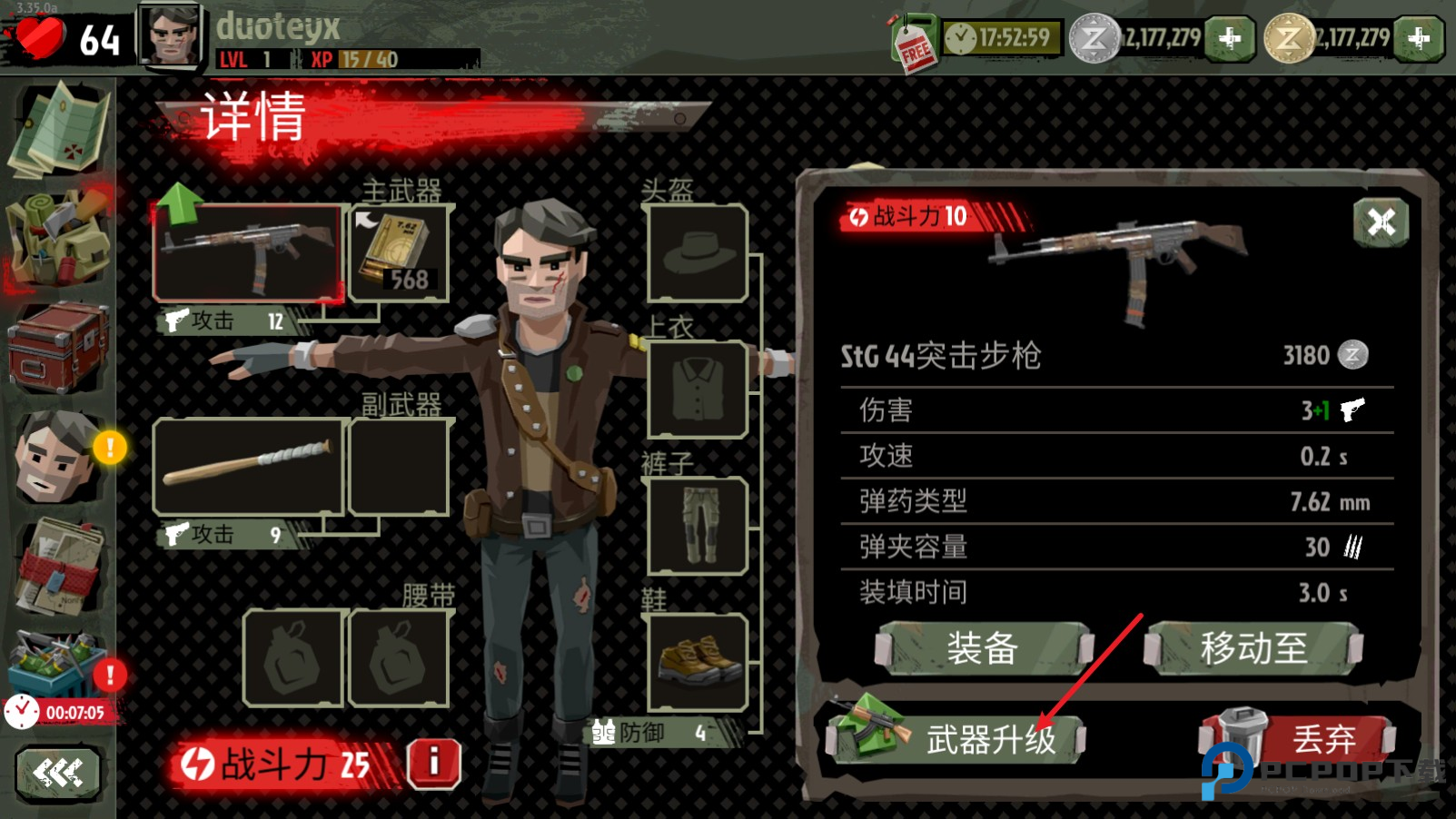This screenshot has width=1456, height=819.
Task: Claim the FREE gift canister icon
Action: pos(910,38)
